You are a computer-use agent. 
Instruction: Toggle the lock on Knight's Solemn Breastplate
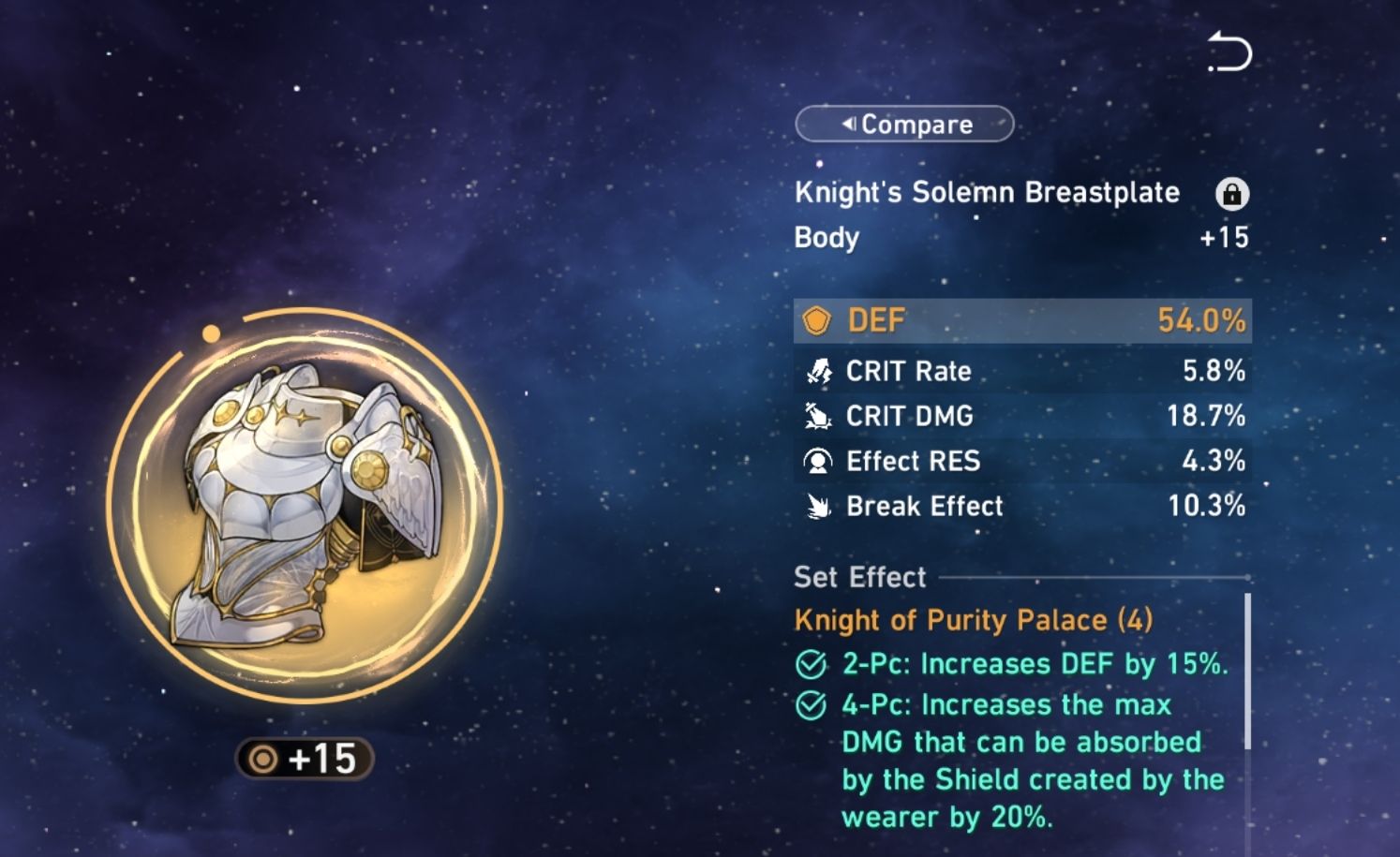1233,192
